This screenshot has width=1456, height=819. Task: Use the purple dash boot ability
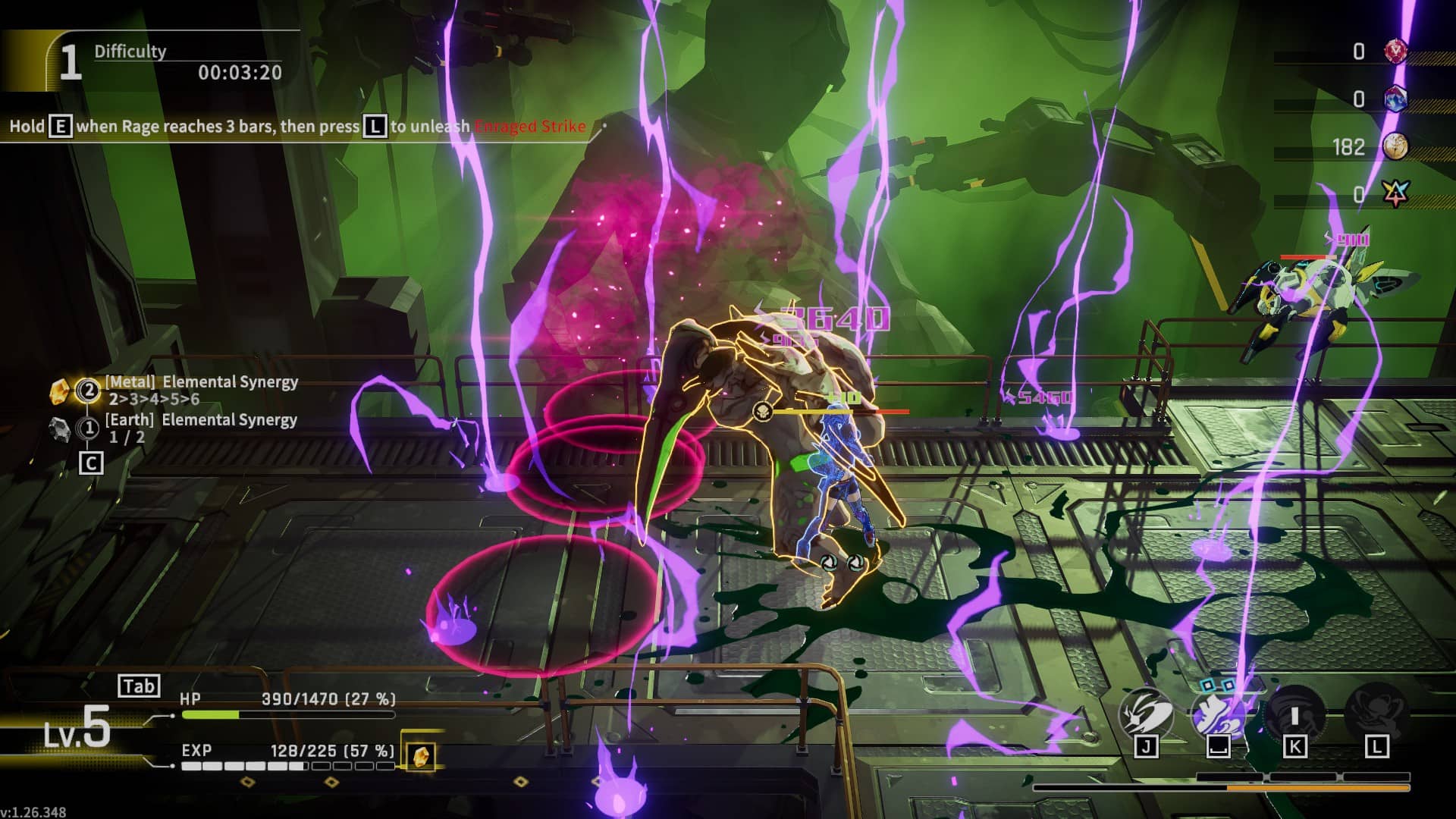tap(1217, 714)
